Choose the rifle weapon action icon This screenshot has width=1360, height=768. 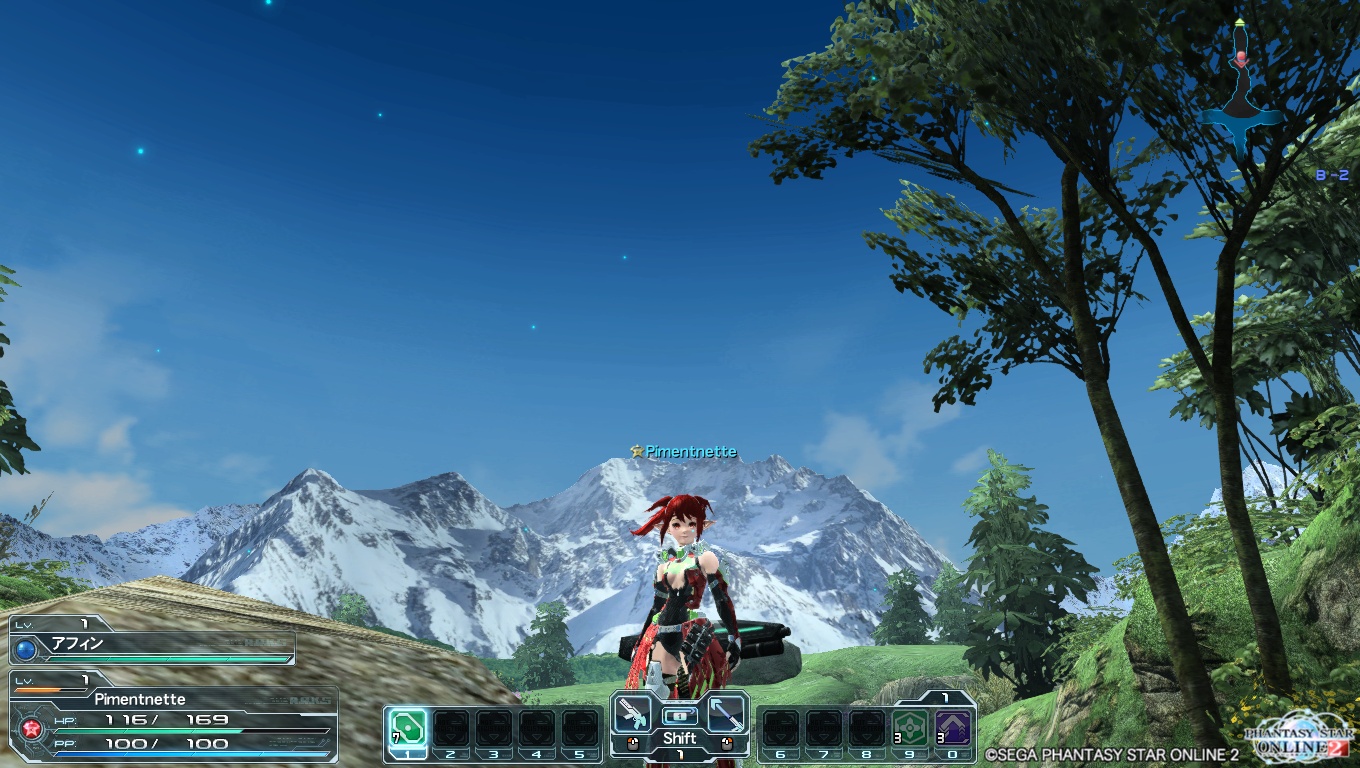[x=634, y=714]
